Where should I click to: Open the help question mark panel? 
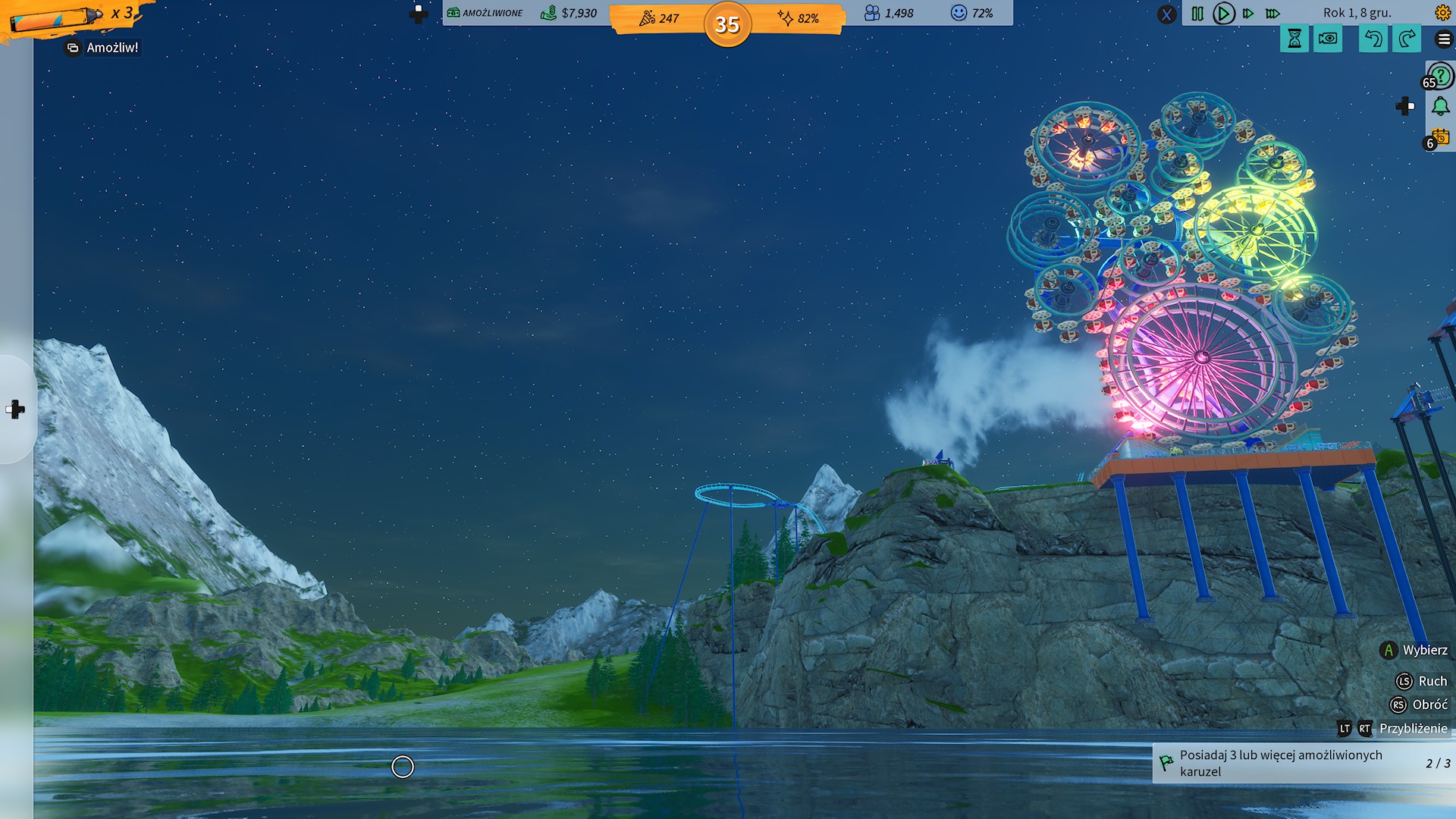[1441, 77]
